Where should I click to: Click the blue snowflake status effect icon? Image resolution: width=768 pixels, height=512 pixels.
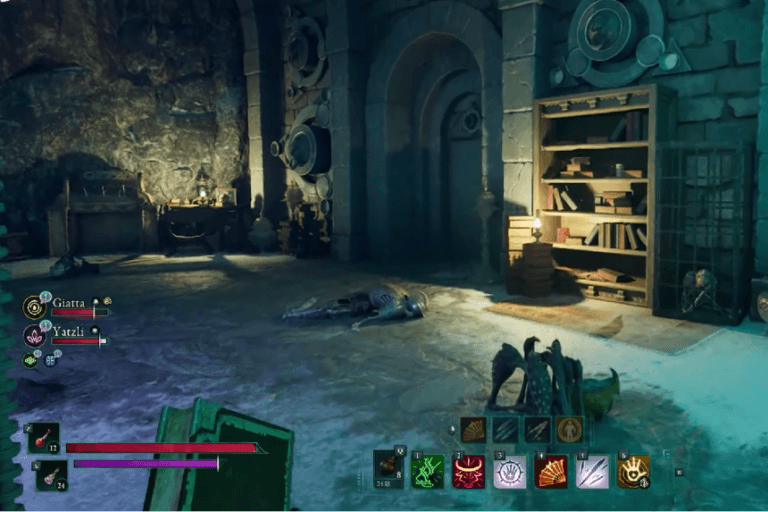point(49,359)
